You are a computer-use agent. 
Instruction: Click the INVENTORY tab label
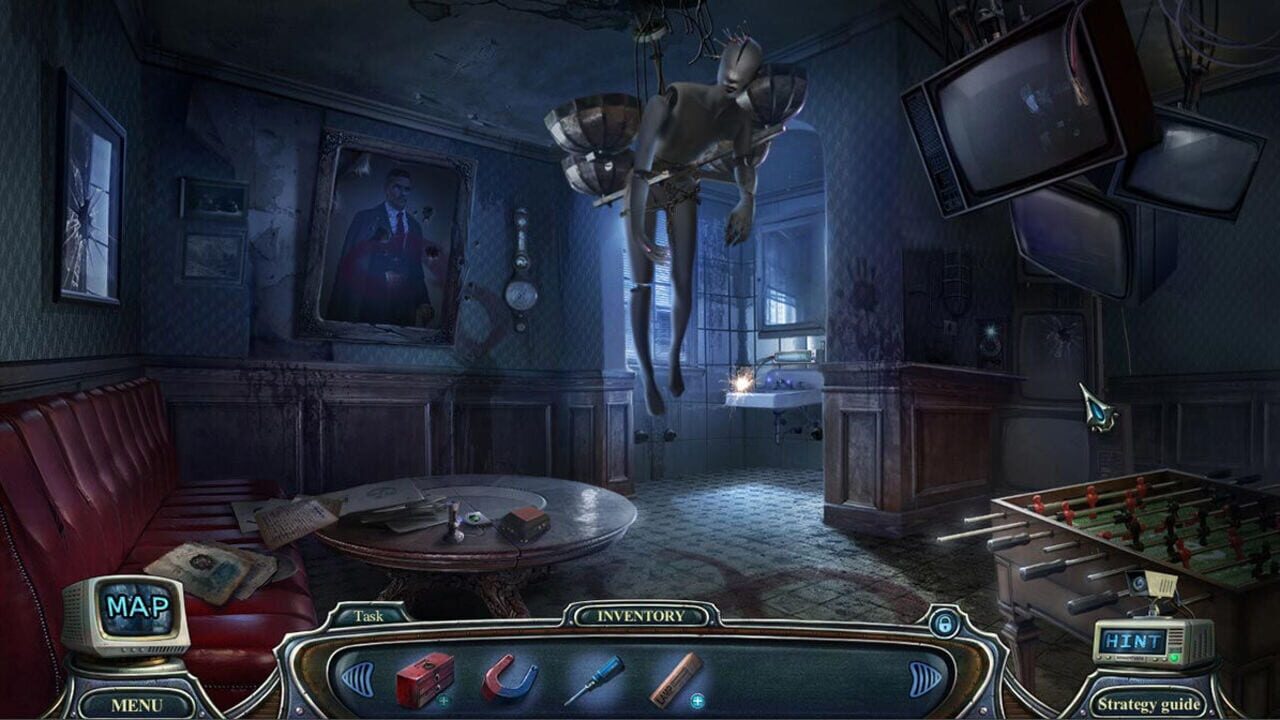tap(642, 618)
